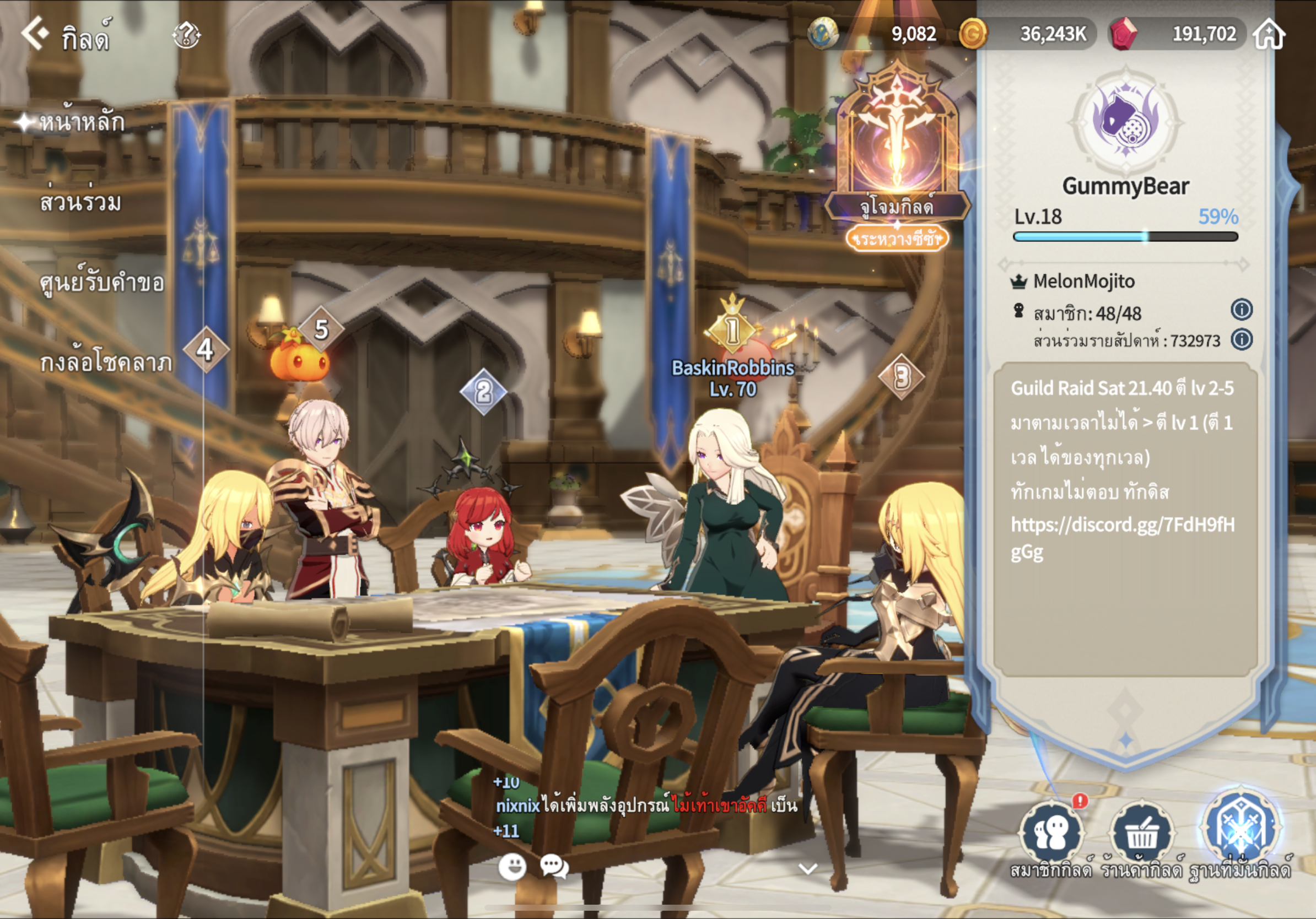The width and height of the screenshot is (1316, 919).
Task: Return to home via the house icon
Action: pos(1269,34)
